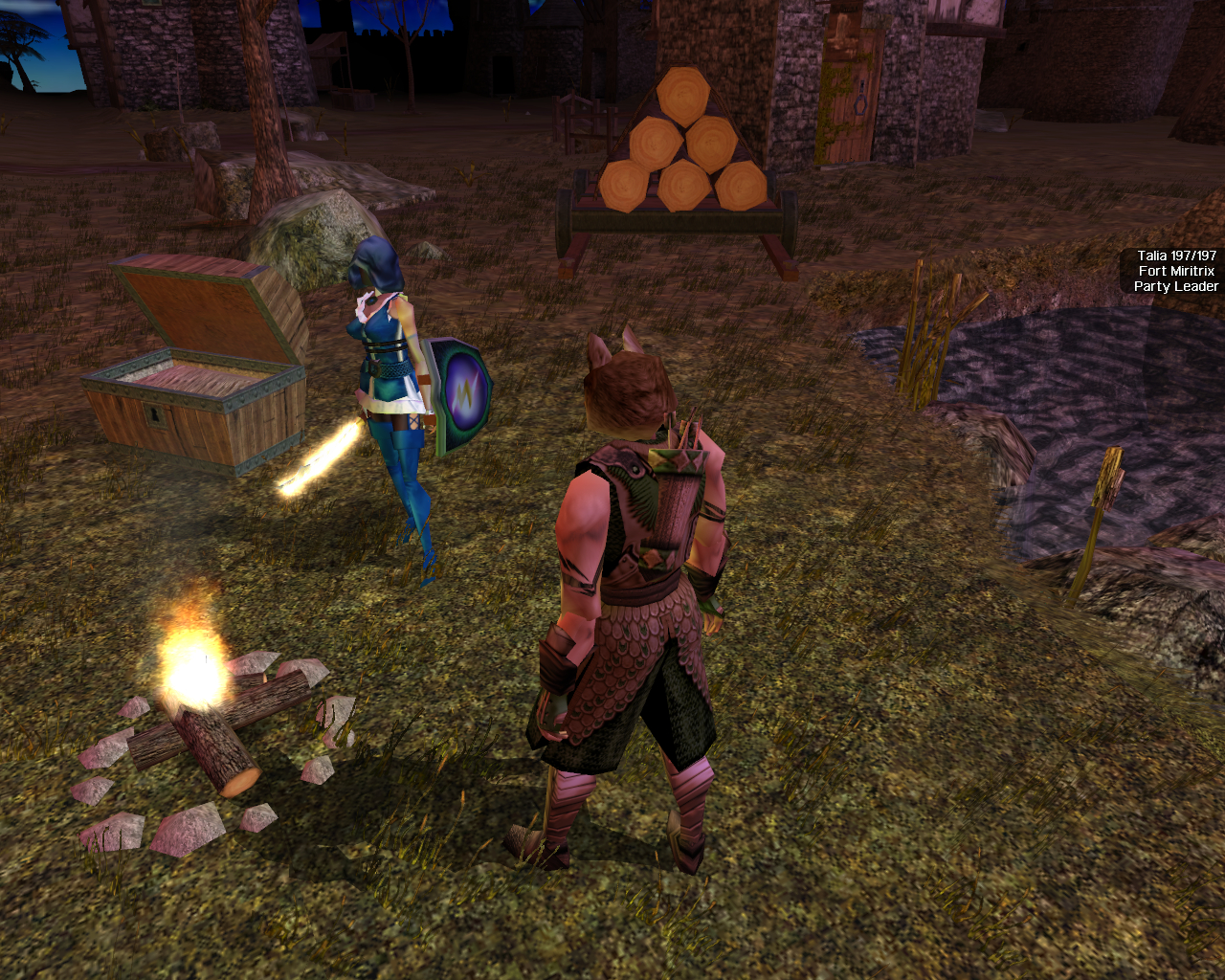Select Talia's party leader panel
Viewport: 1225px width, 980px height.
[x=1175, y=271]
